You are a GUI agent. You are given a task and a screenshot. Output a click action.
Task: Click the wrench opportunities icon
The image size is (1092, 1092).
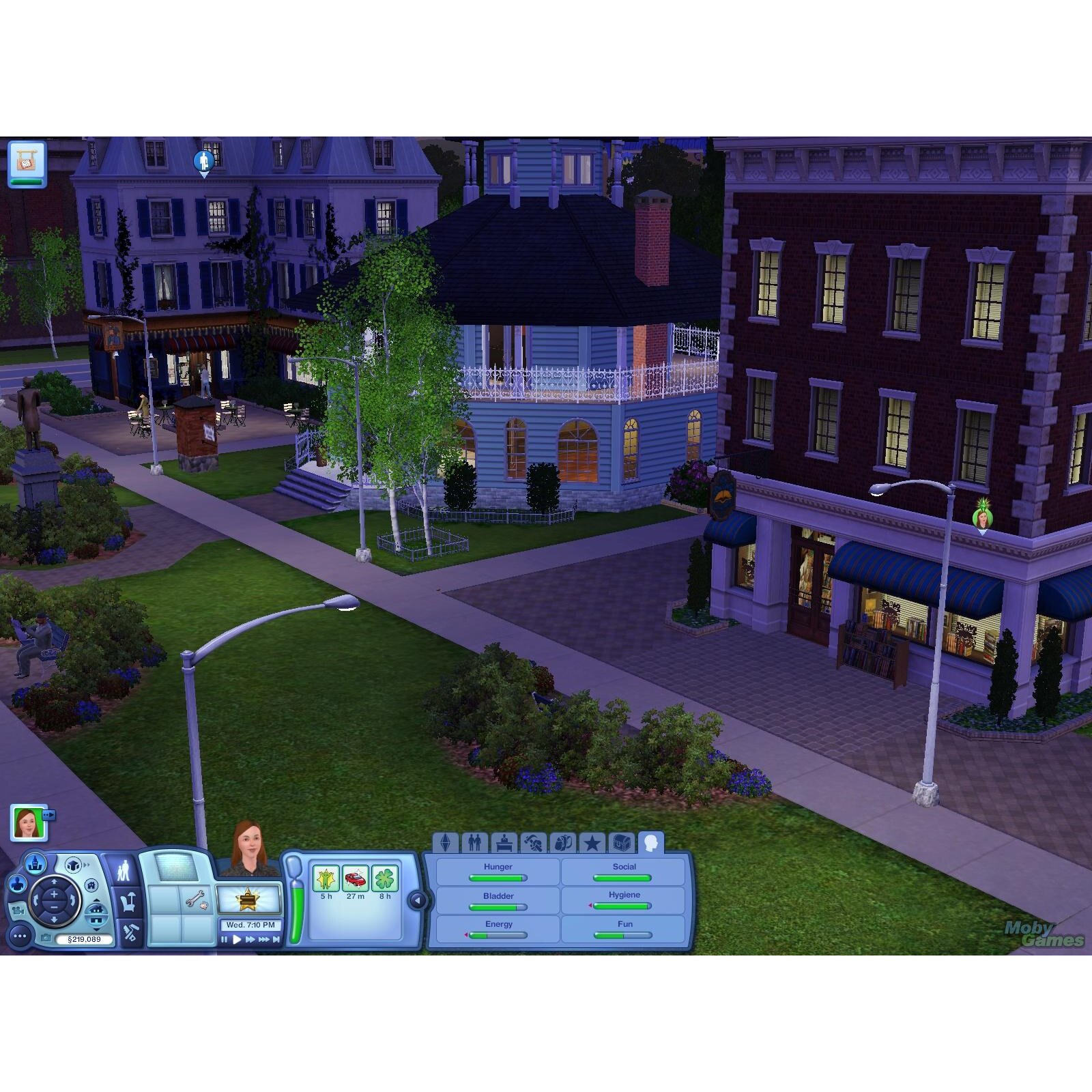(195, 900)
